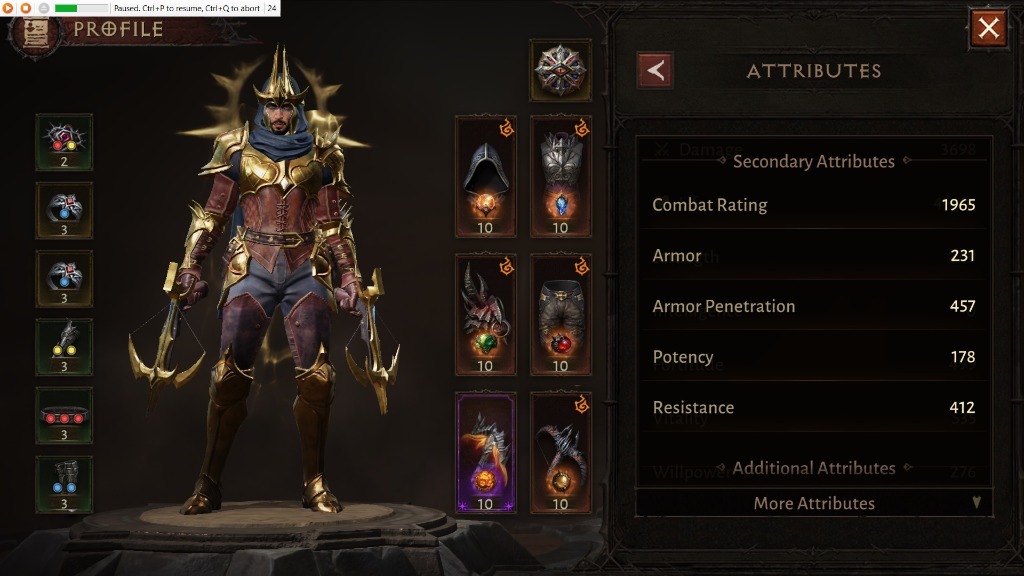Open the off-hand crossbow slot

tap(560, 452)
